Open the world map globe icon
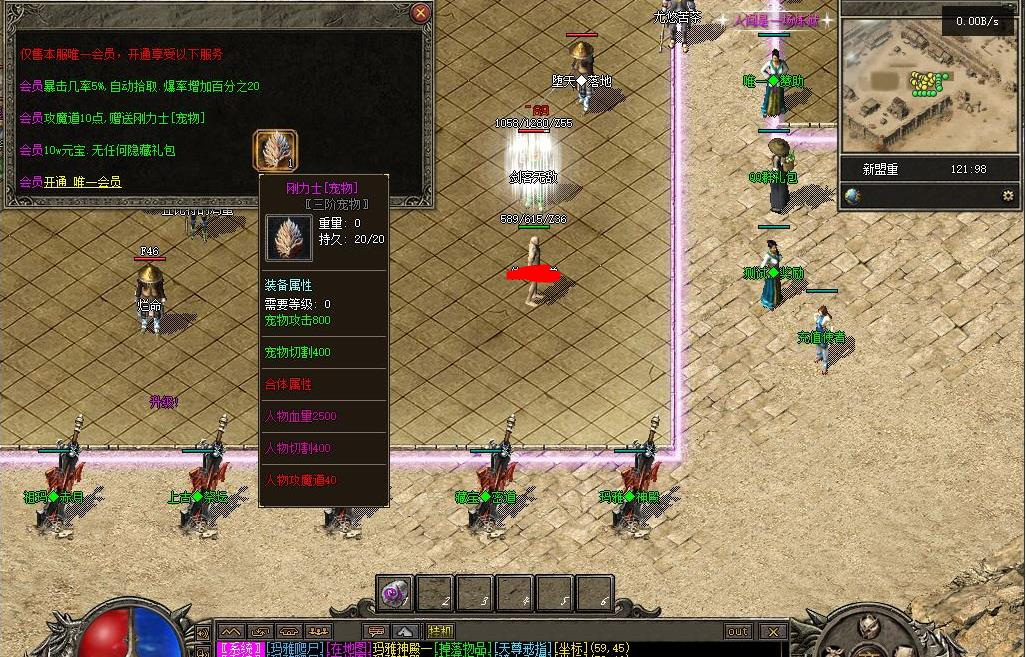This screenshot has width=1026, height=657. coord(853,196)
